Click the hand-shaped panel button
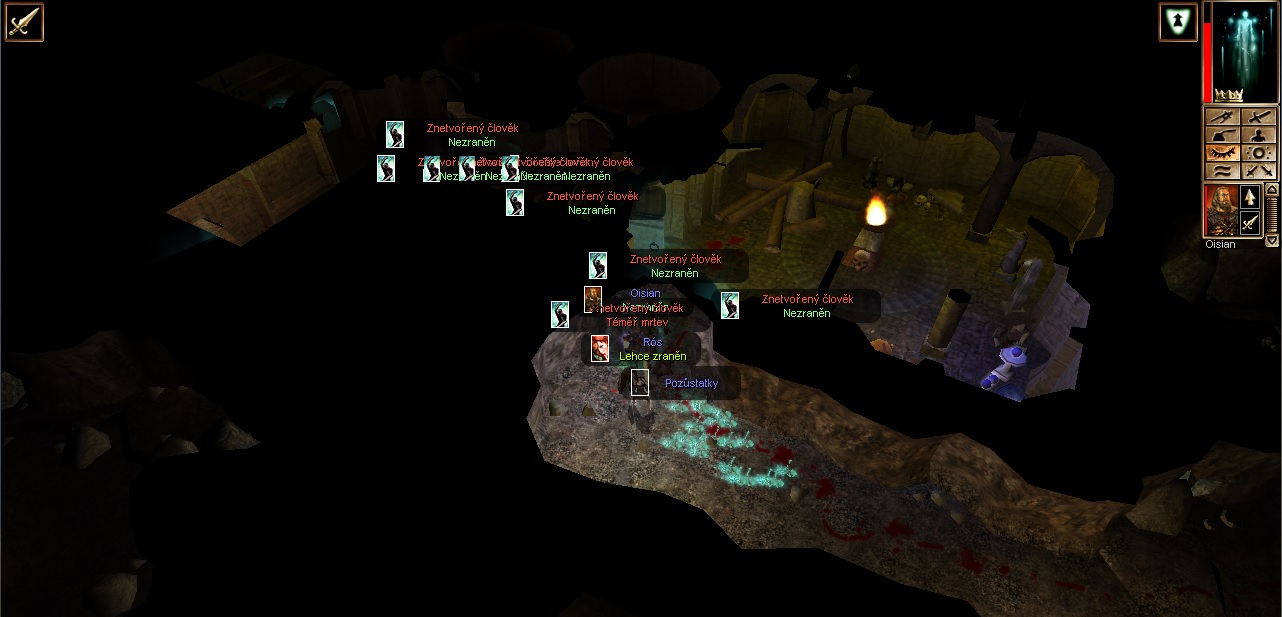Viewport: 1282px width, 617px height. [1222, 135]
